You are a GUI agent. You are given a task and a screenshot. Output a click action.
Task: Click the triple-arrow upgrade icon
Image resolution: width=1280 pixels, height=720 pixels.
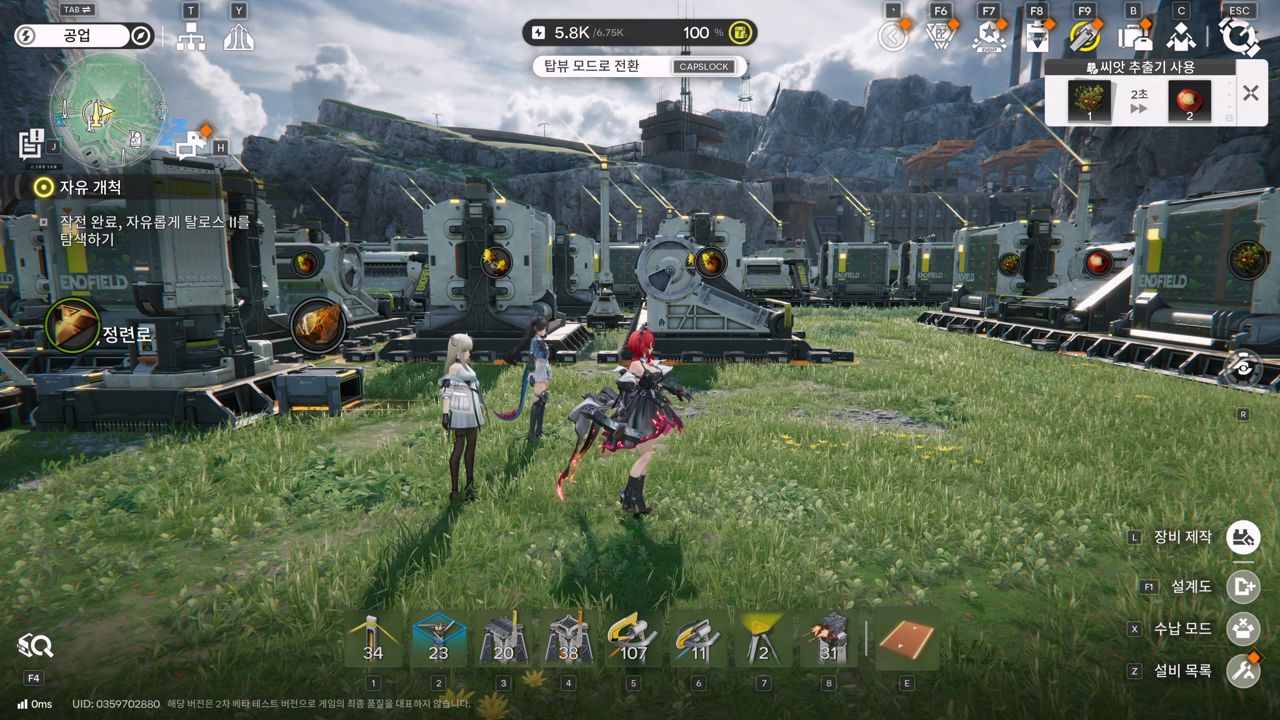[x=238, y=37]
